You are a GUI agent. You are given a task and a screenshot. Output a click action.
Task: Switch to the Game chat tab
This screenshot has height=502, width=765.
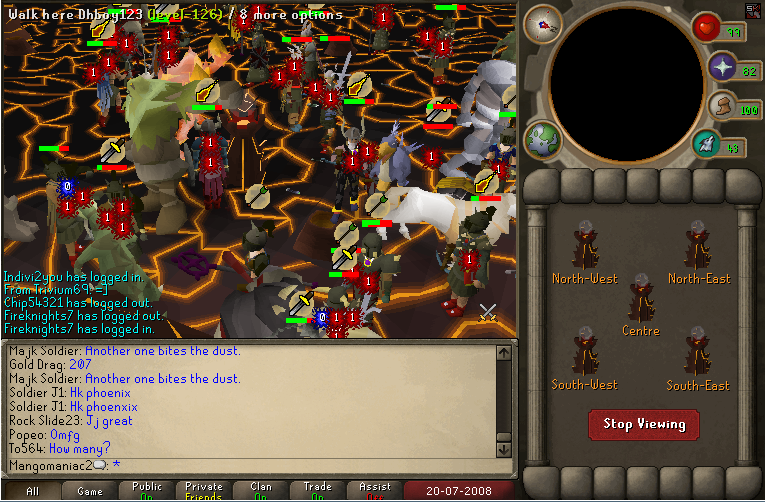click(x=90, y=491)
